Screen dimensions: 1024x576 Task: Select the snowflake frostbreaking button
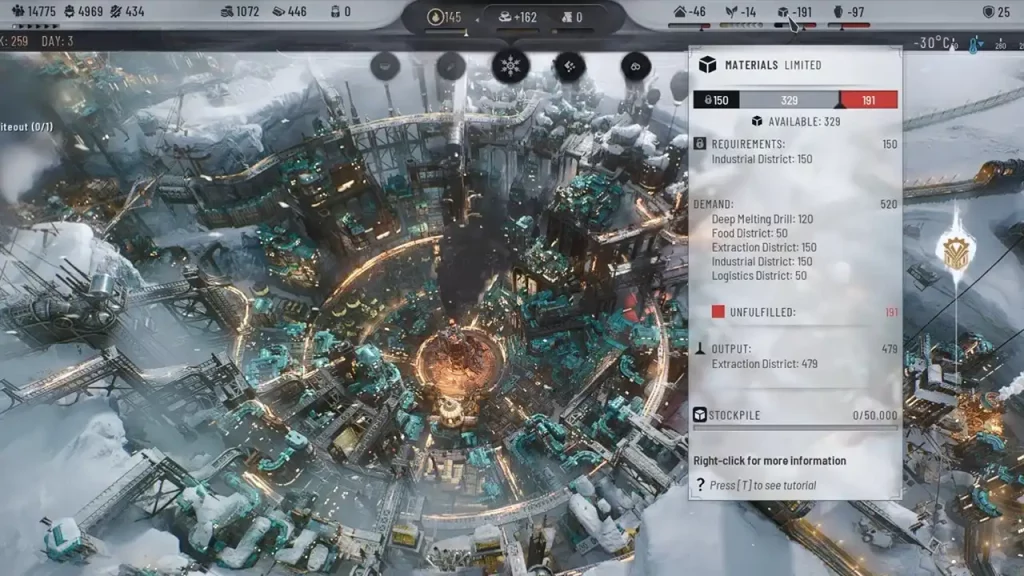click(x=510, y=67)
